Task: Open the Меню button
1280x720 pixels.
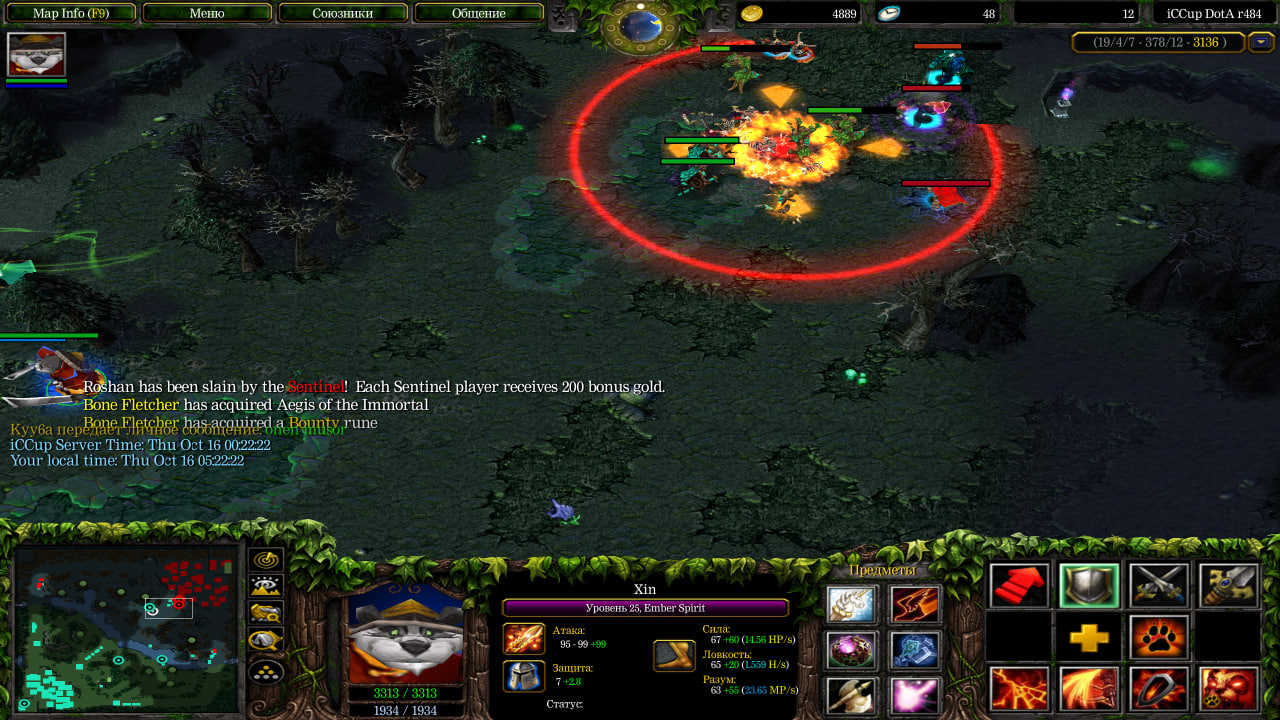Action: tap(207, 13)
